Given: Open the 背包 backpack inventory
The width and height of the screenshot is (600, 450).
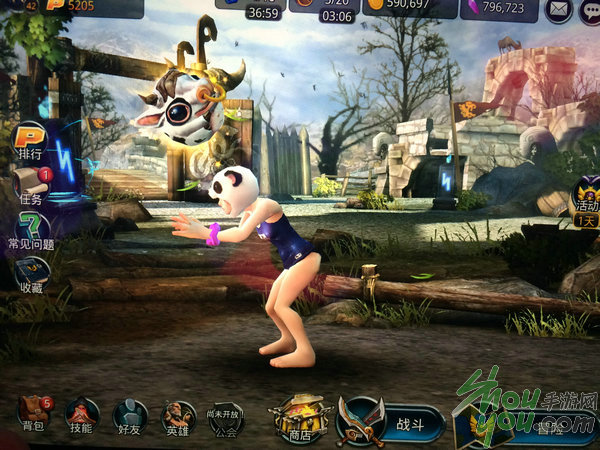Looking at the screenshot, I should pos(34,413).
